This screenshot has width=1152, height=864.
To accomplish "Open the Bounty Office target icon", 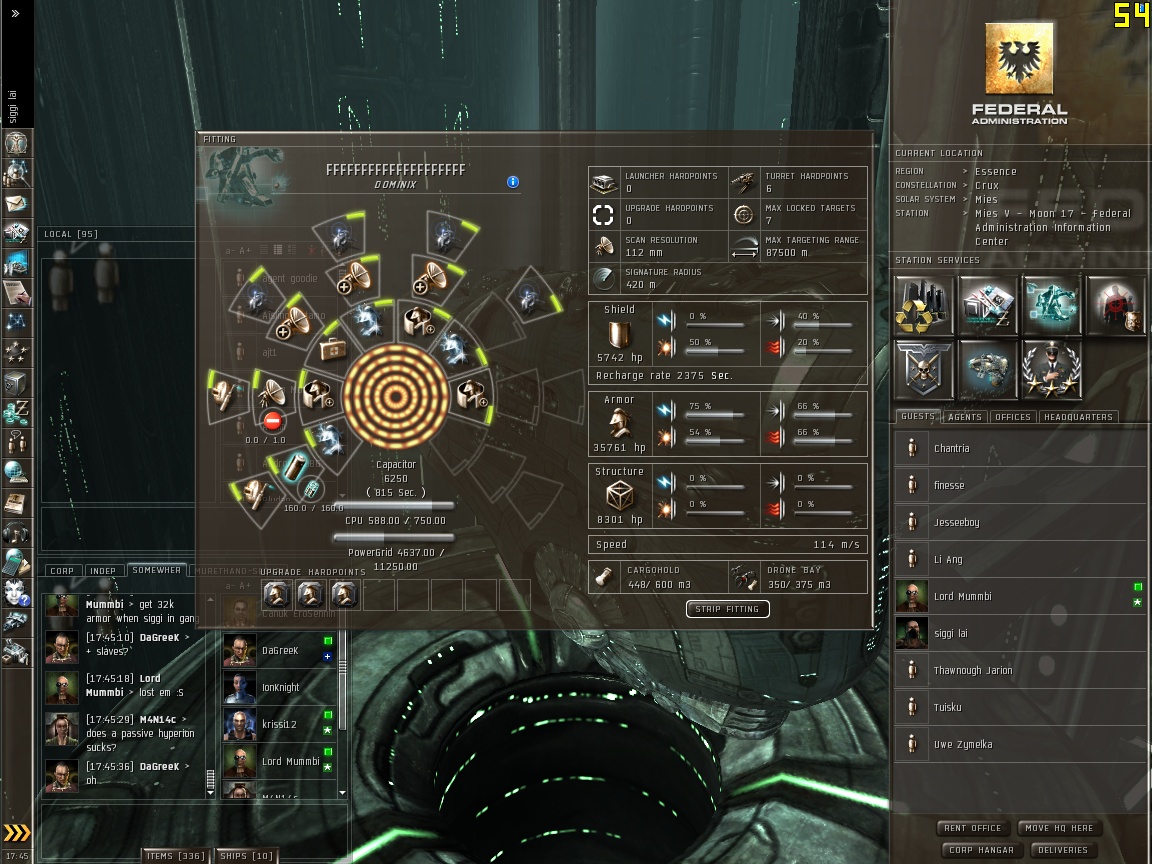I will (1114, 304).
